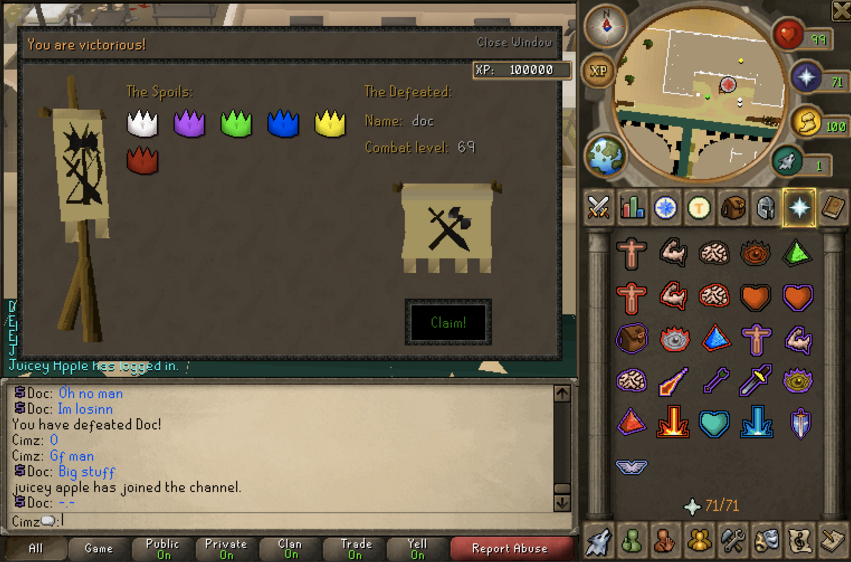Toggle quick prayers orb
The image size is (851, 562).
click(x=806, y=78)
